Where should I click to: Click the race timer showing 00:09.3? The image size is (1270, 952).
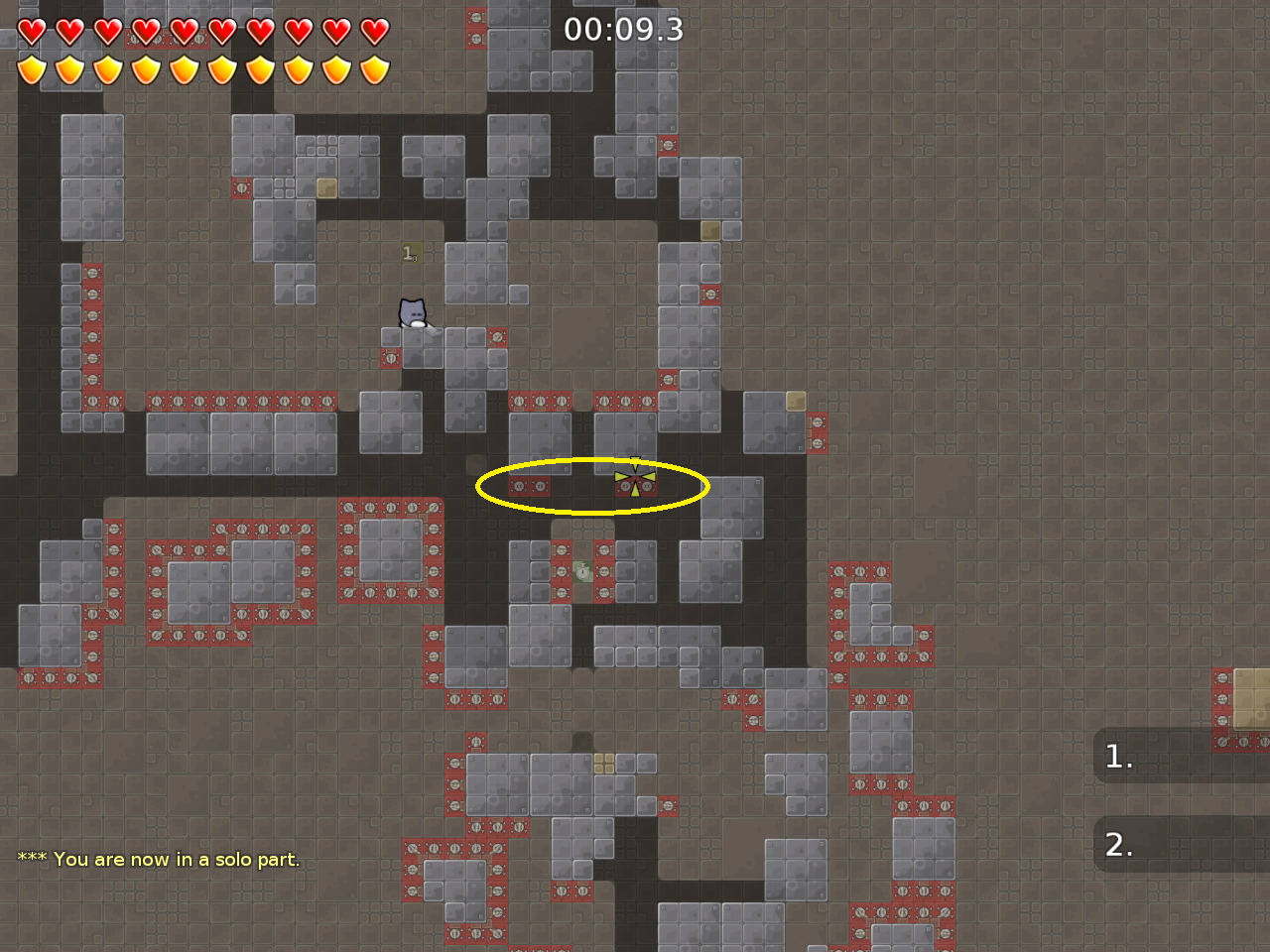[x=622, y=30]
